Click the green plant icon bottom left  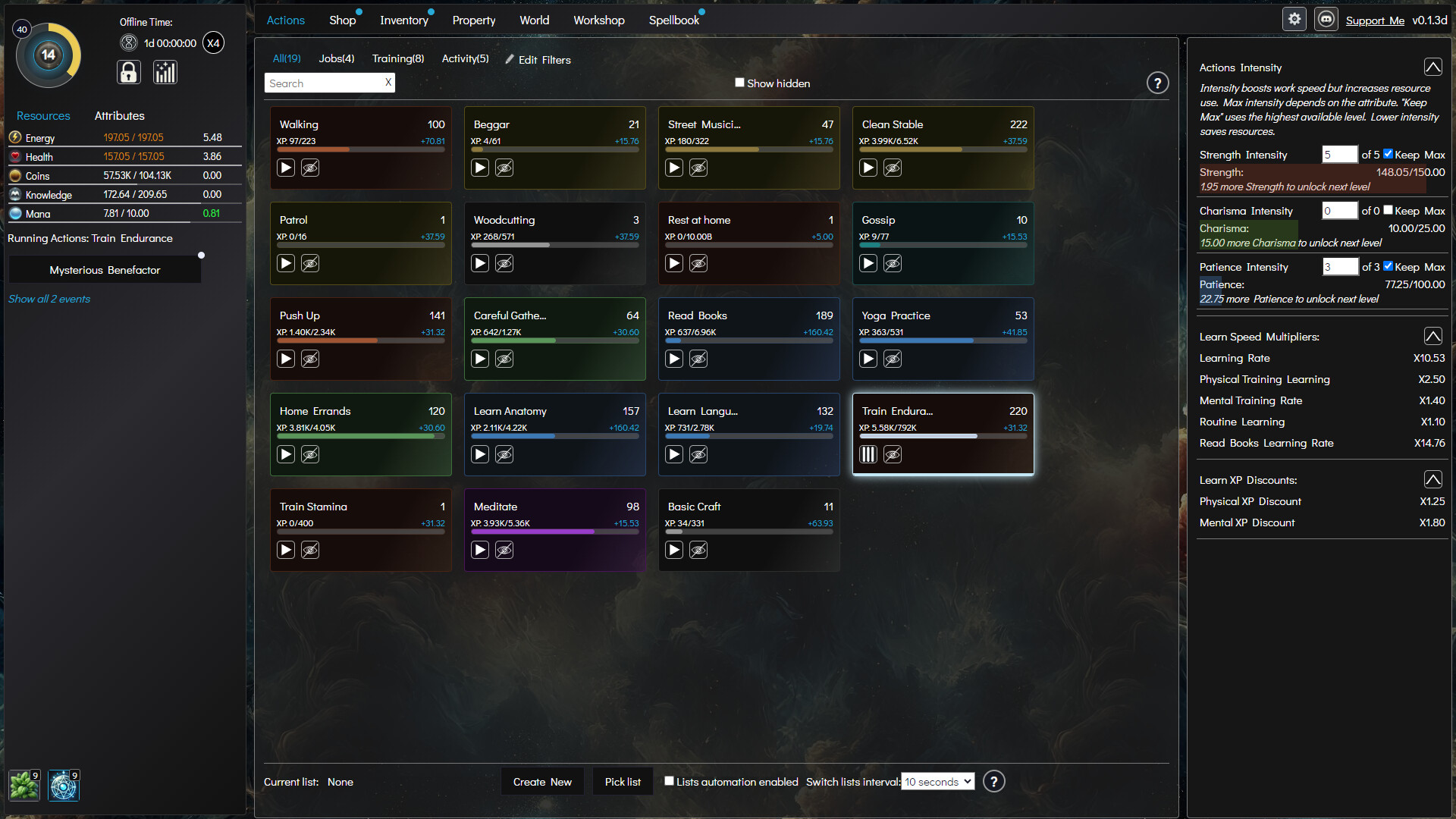point(24,786)
